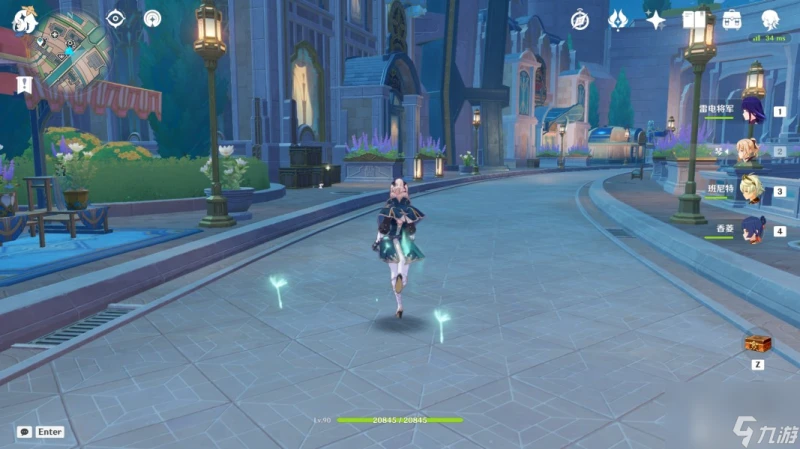Toggle the elemental sight eye icon
Viewport: 800px width, 449px height.
[115, 17]
